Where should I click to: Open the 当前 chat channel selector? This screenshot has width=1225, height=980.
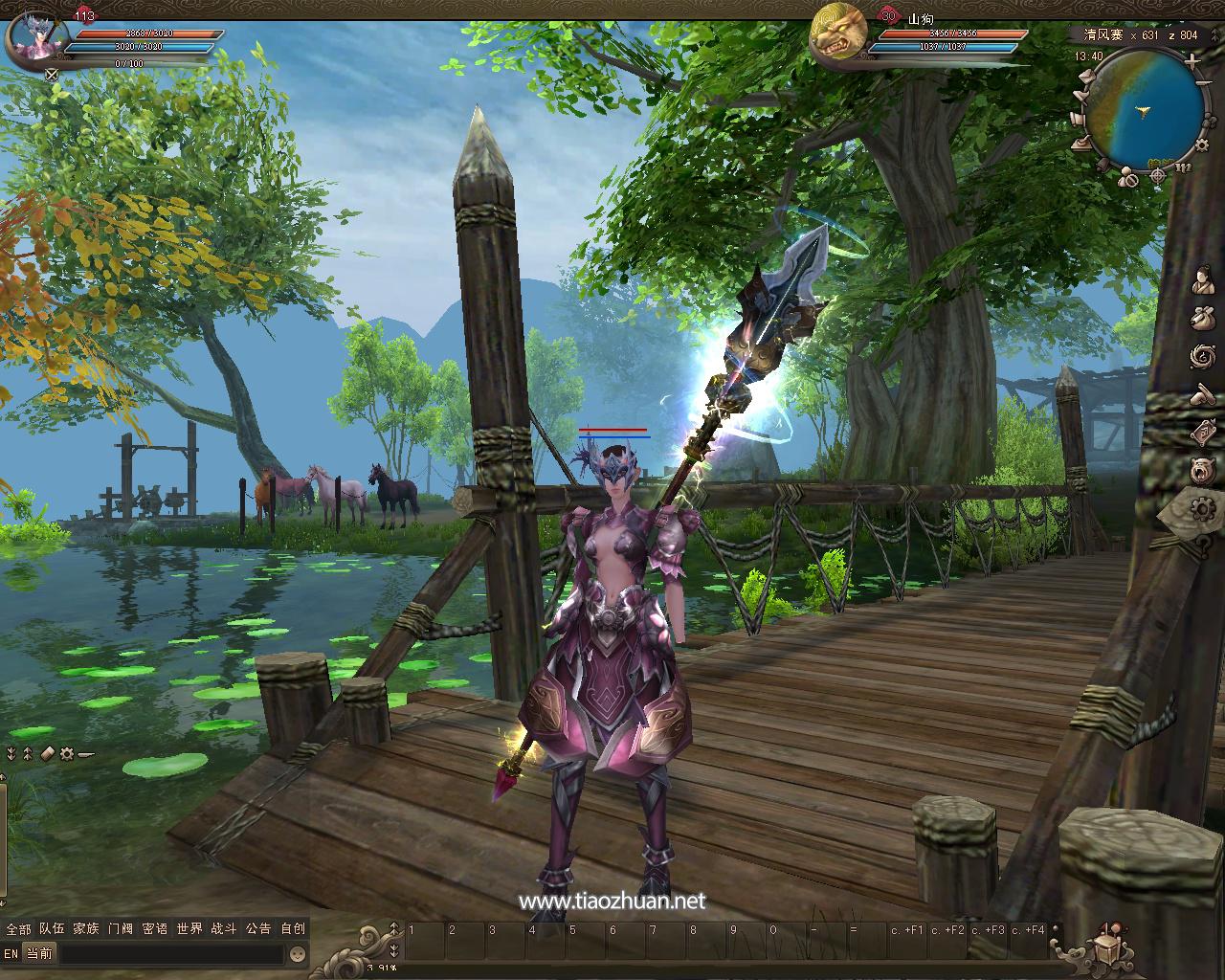tap(39, 954)
